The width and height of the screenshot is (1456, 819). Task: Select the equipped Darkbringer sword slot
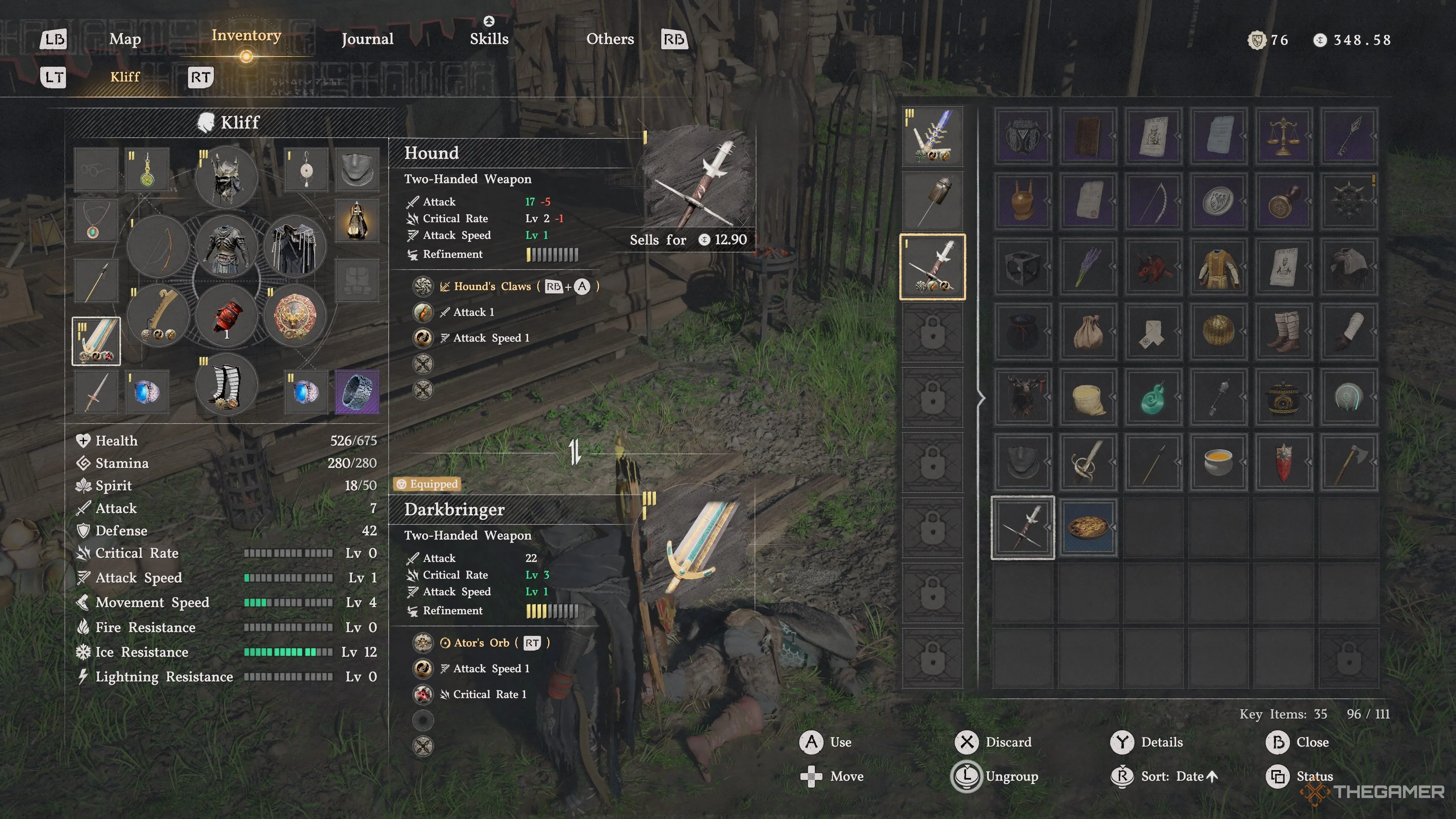tap(96, 341)
